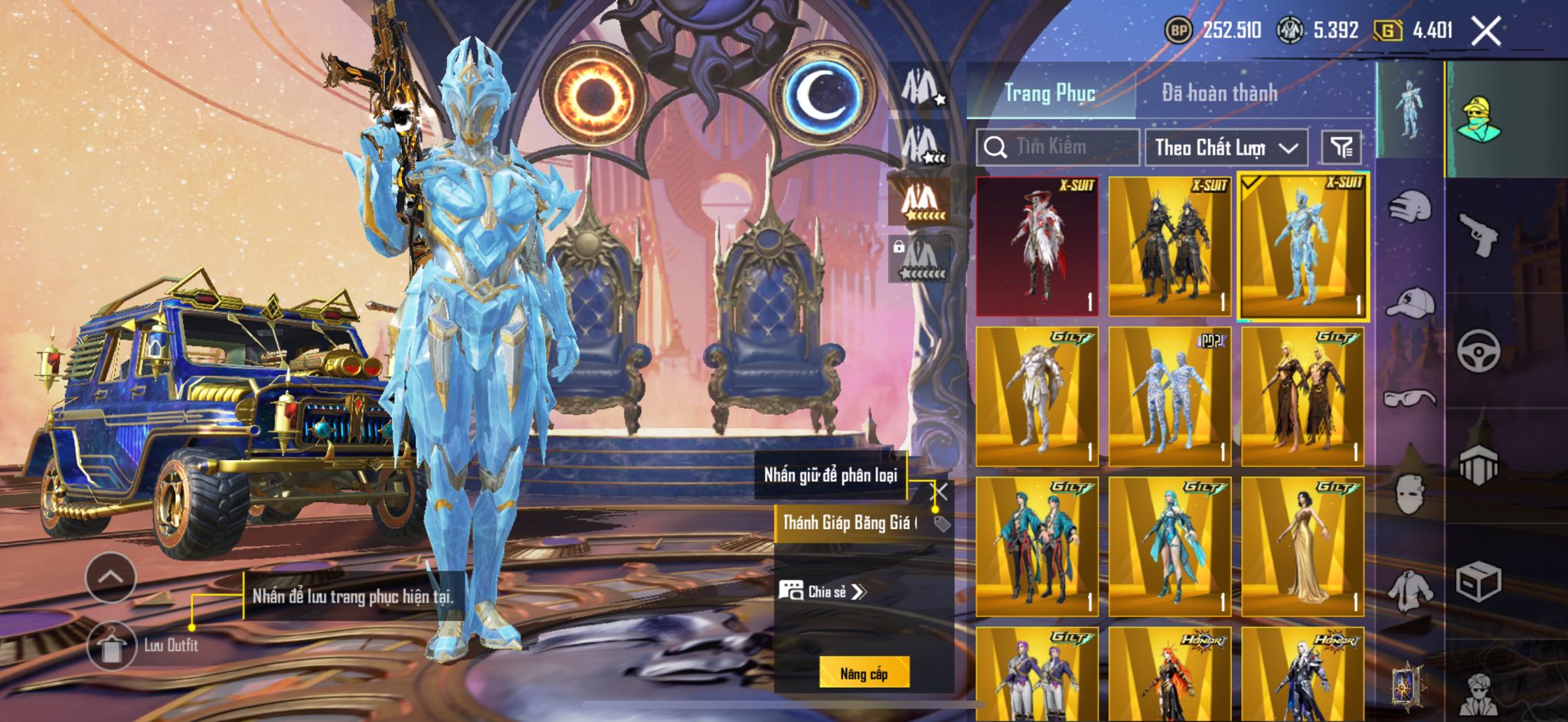Save the current look with Lưu Outfit
Screen dimensions: 1568x722
(112, 645)
